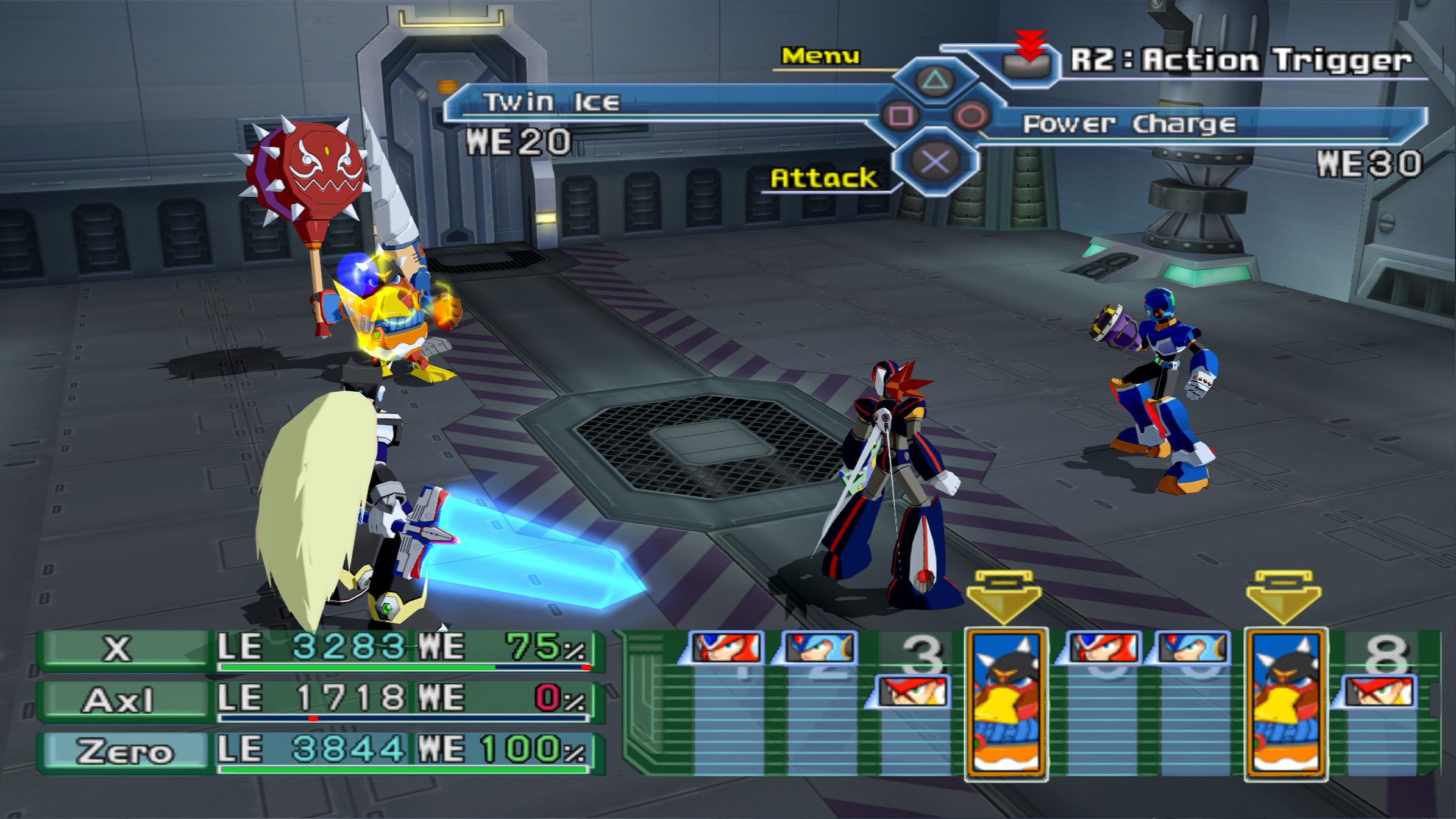1456x819 pixels.
Task: Open the battle Menu option
Action: (x=820, y=56)
